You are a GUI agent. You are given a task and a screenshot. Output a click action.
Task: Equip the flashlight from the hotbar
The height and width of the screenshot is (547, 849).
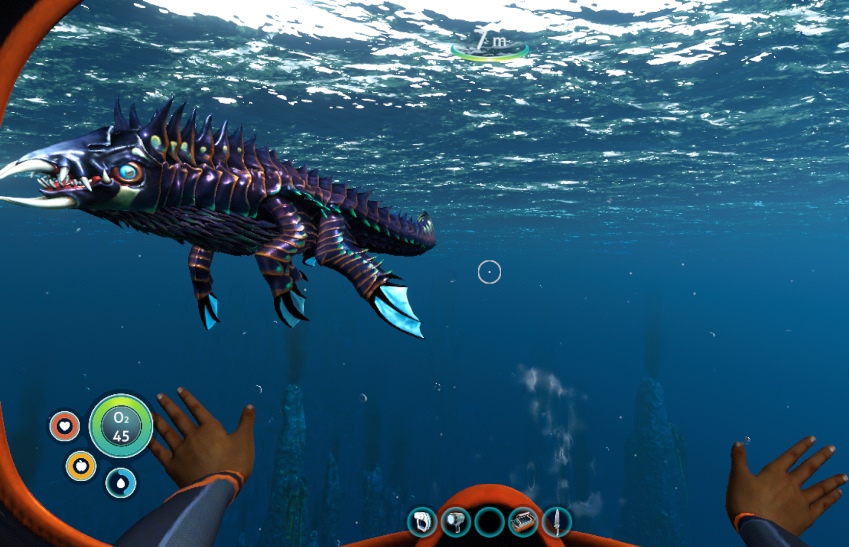tap(456, 521)
